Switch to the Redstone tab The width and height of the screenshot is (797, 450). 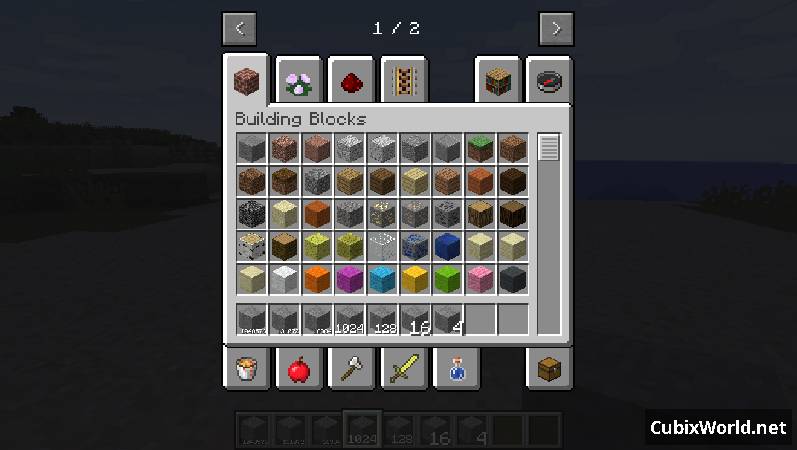(351, 82)
